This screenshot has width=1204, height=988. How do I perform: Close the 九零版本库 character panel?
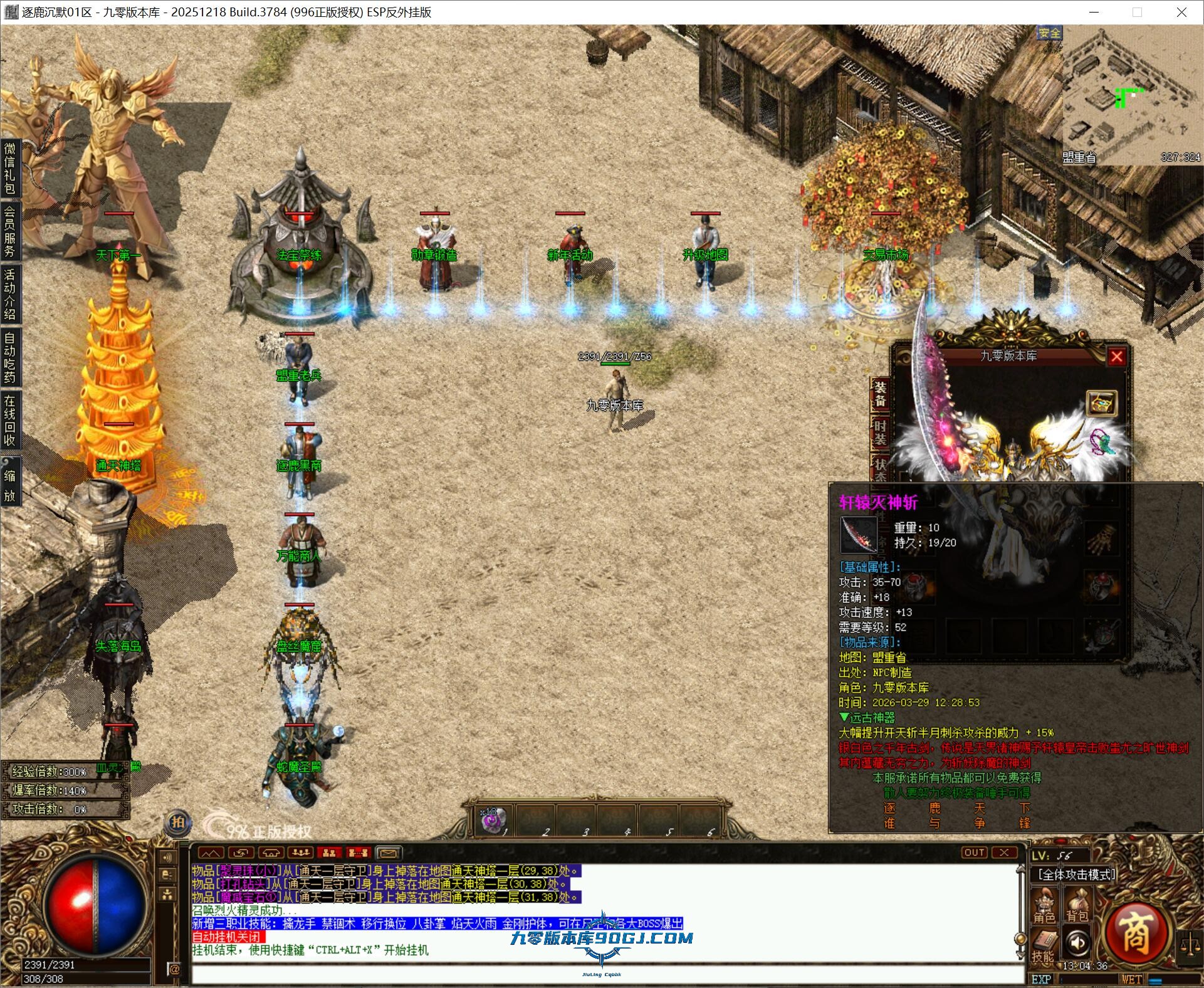point(1116,357)
